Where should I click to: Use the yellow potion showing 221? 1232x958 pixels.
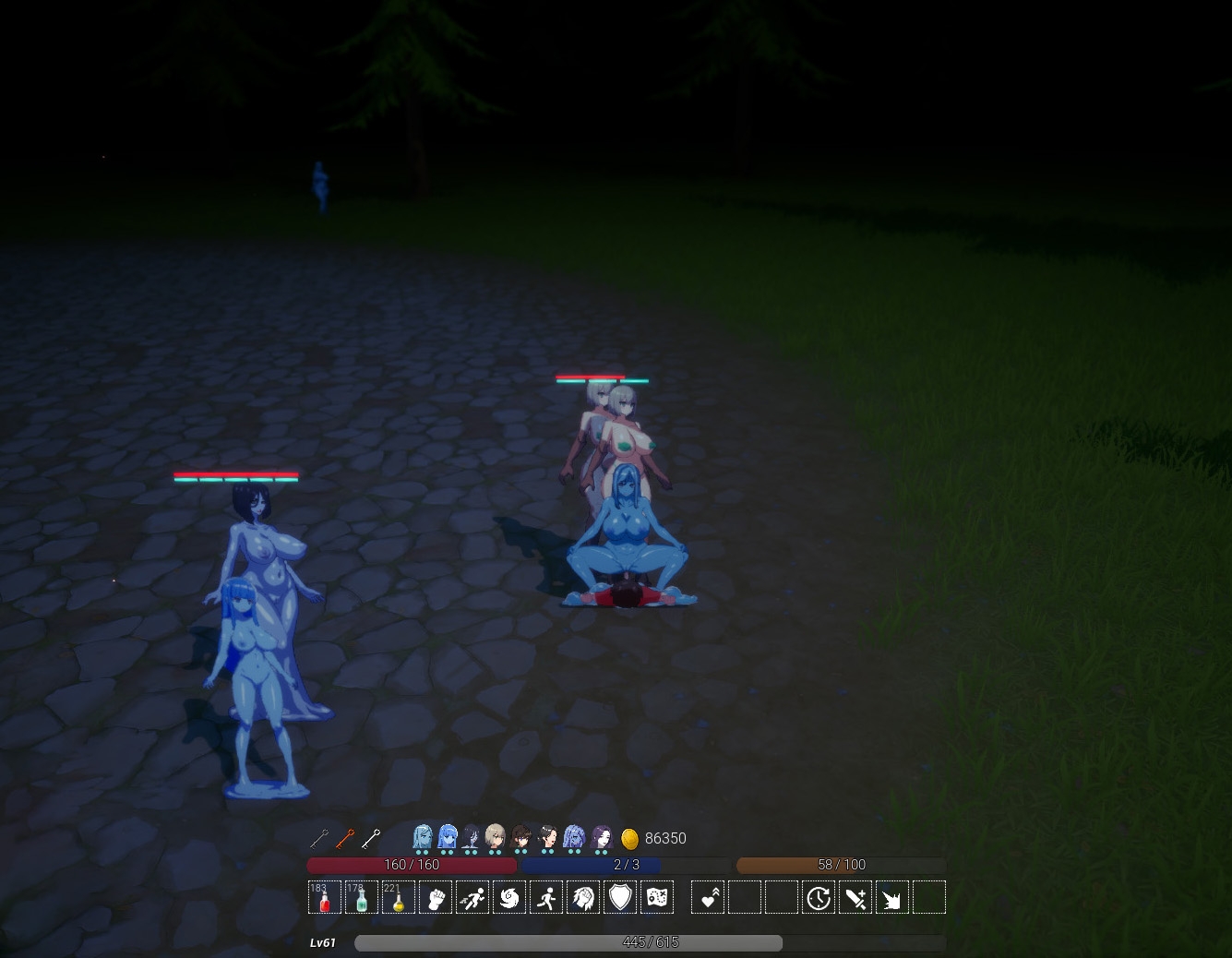tap(398, 896)
